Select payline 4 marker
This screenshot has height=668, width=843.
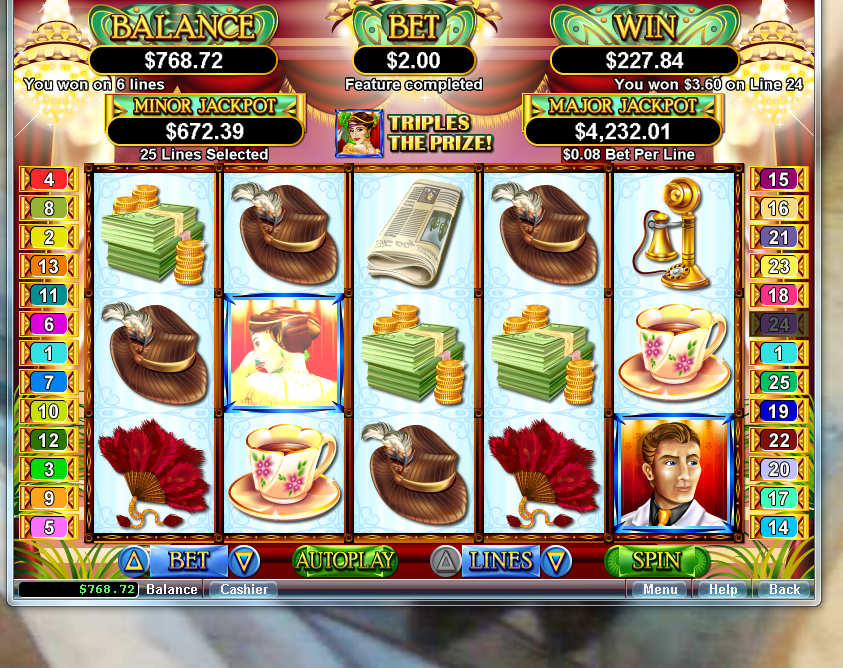click(48, 180)
